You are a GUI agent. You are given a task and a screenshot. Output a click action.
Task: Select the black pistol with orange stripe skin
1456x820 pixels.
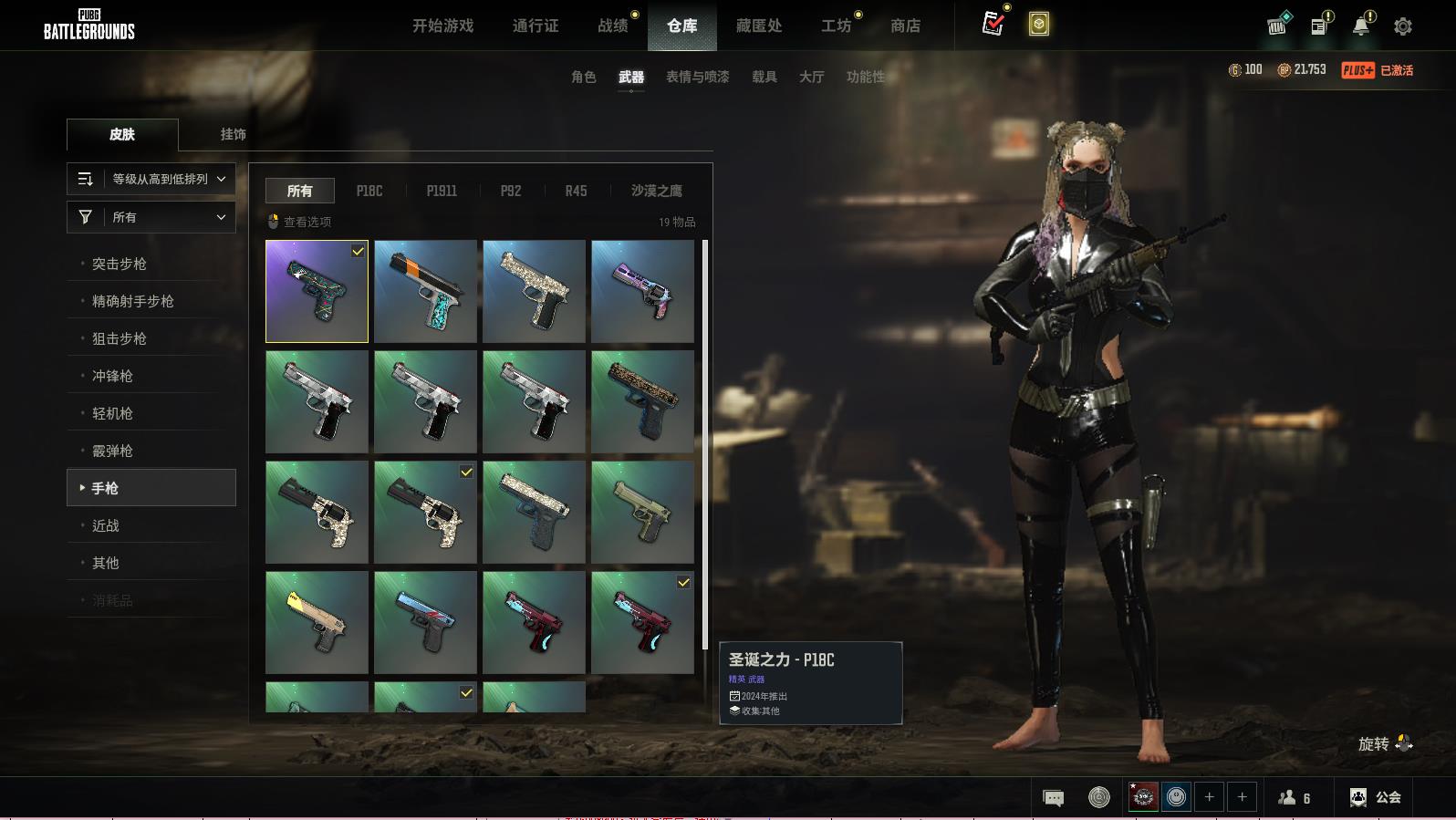[425, 291]
